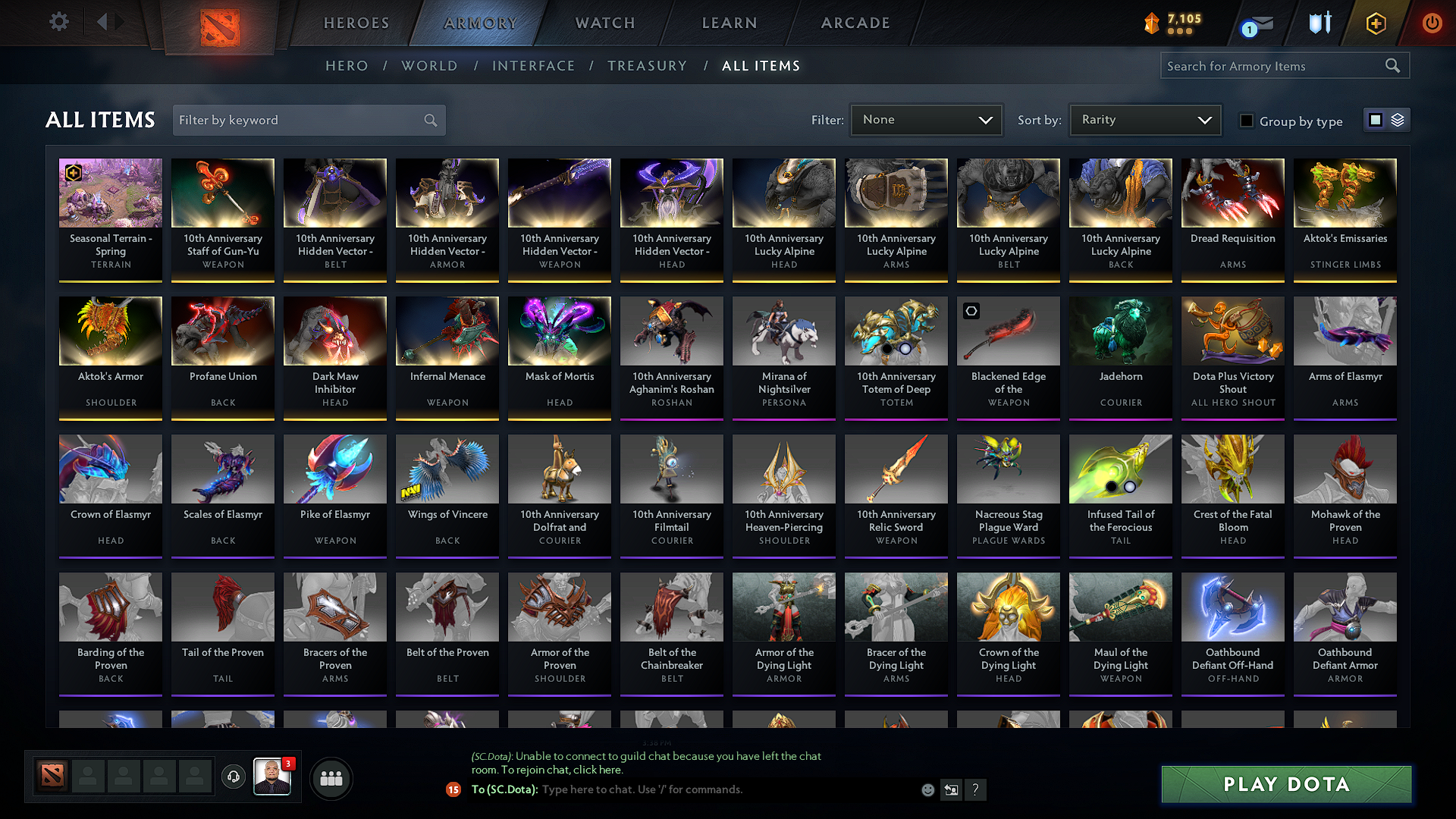
Task: Open the gold Dota Plus hexagon icon
Action: click(1375, 23)
